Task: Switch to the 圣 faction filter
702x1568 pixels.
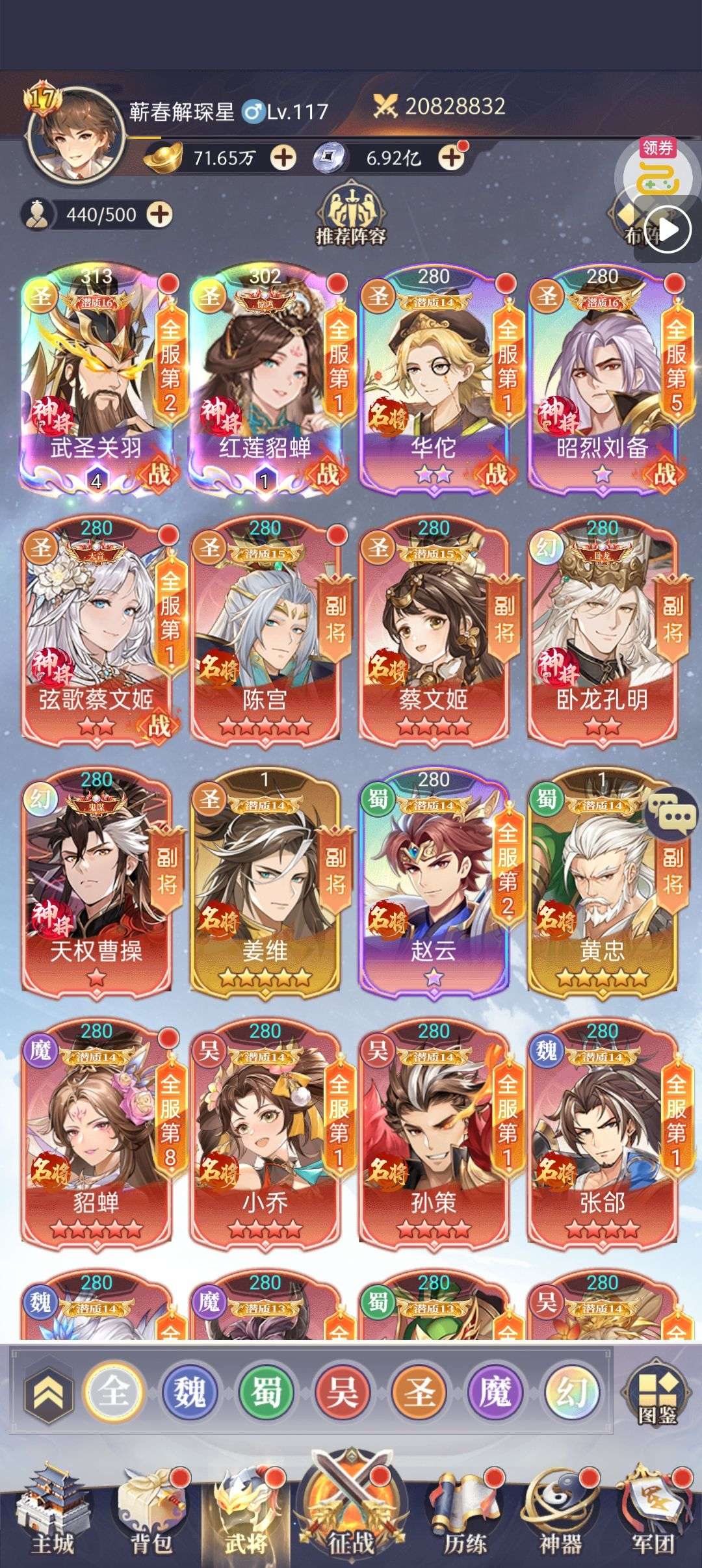Action: (x=419, y=1392)
